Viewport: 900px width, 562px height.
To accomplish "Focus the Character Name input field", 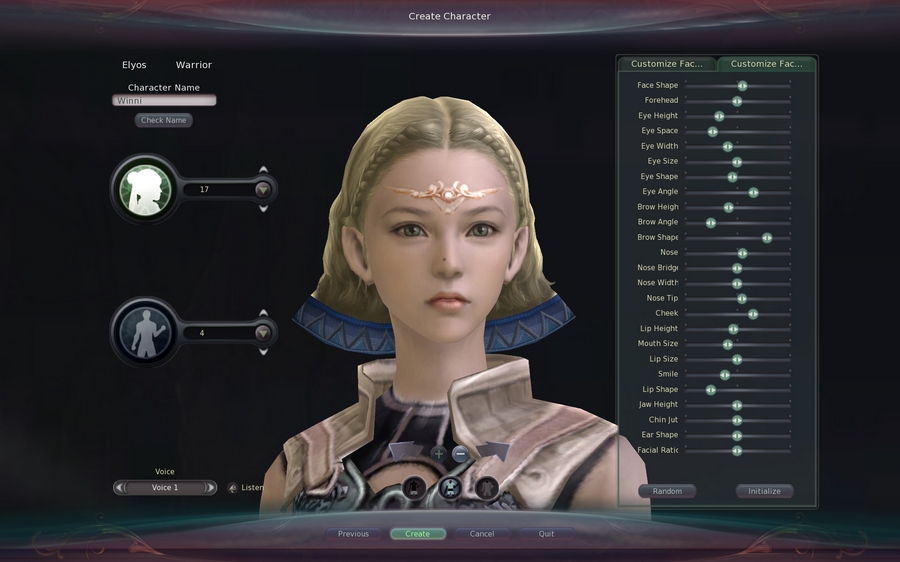I will point(164,101).
